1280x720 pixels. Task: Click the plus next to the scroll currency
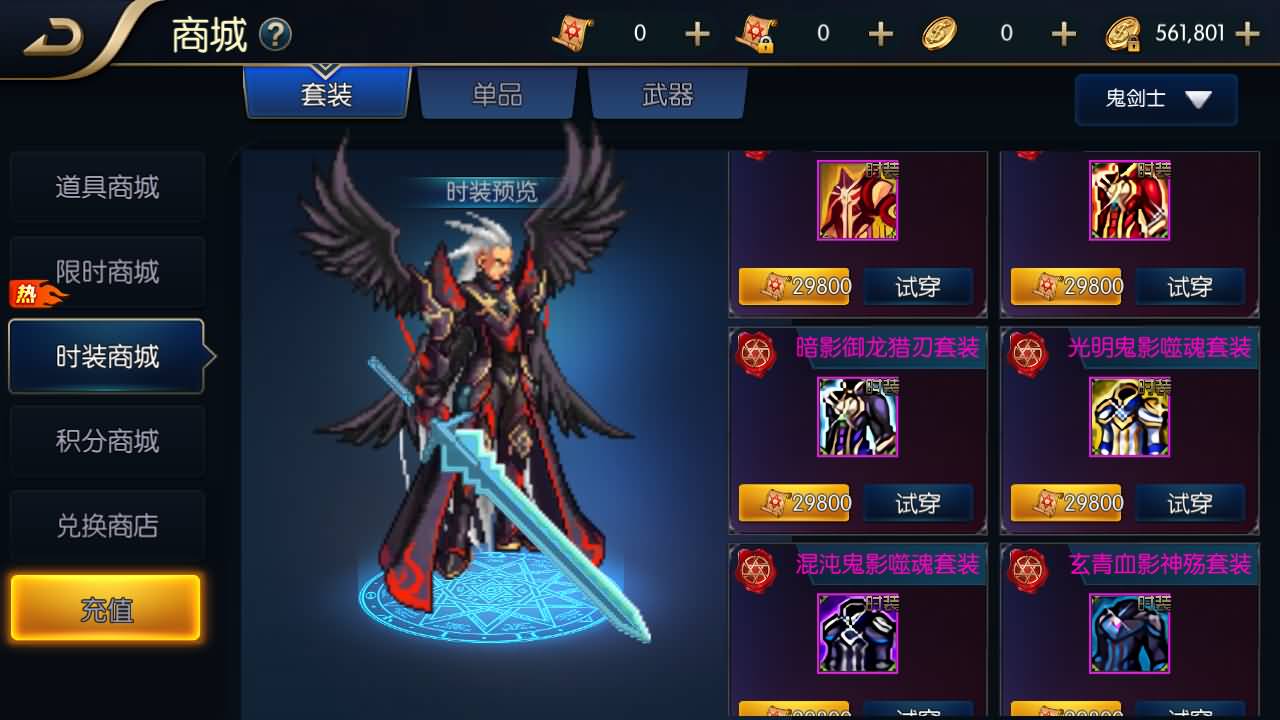click(x=696, y=33)
